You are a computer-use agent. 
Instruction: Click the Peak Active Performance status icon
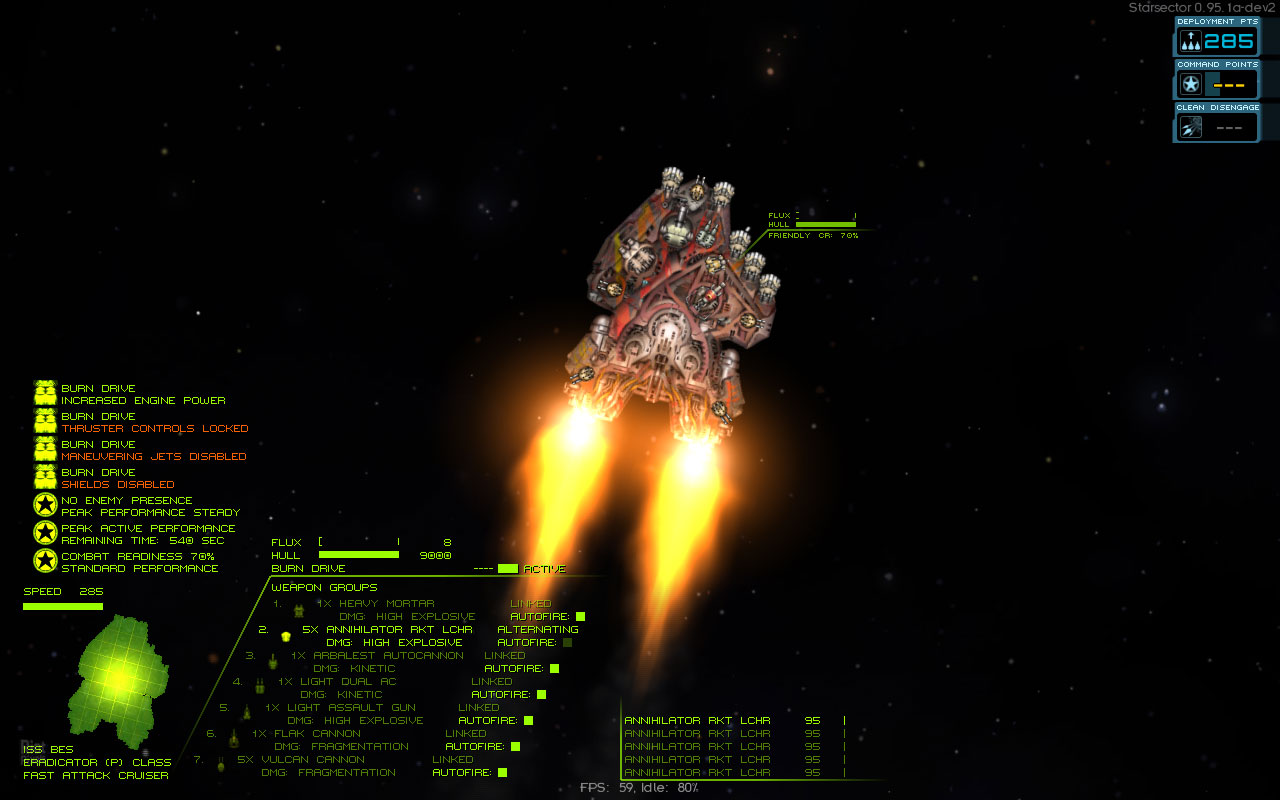(45, 534)
